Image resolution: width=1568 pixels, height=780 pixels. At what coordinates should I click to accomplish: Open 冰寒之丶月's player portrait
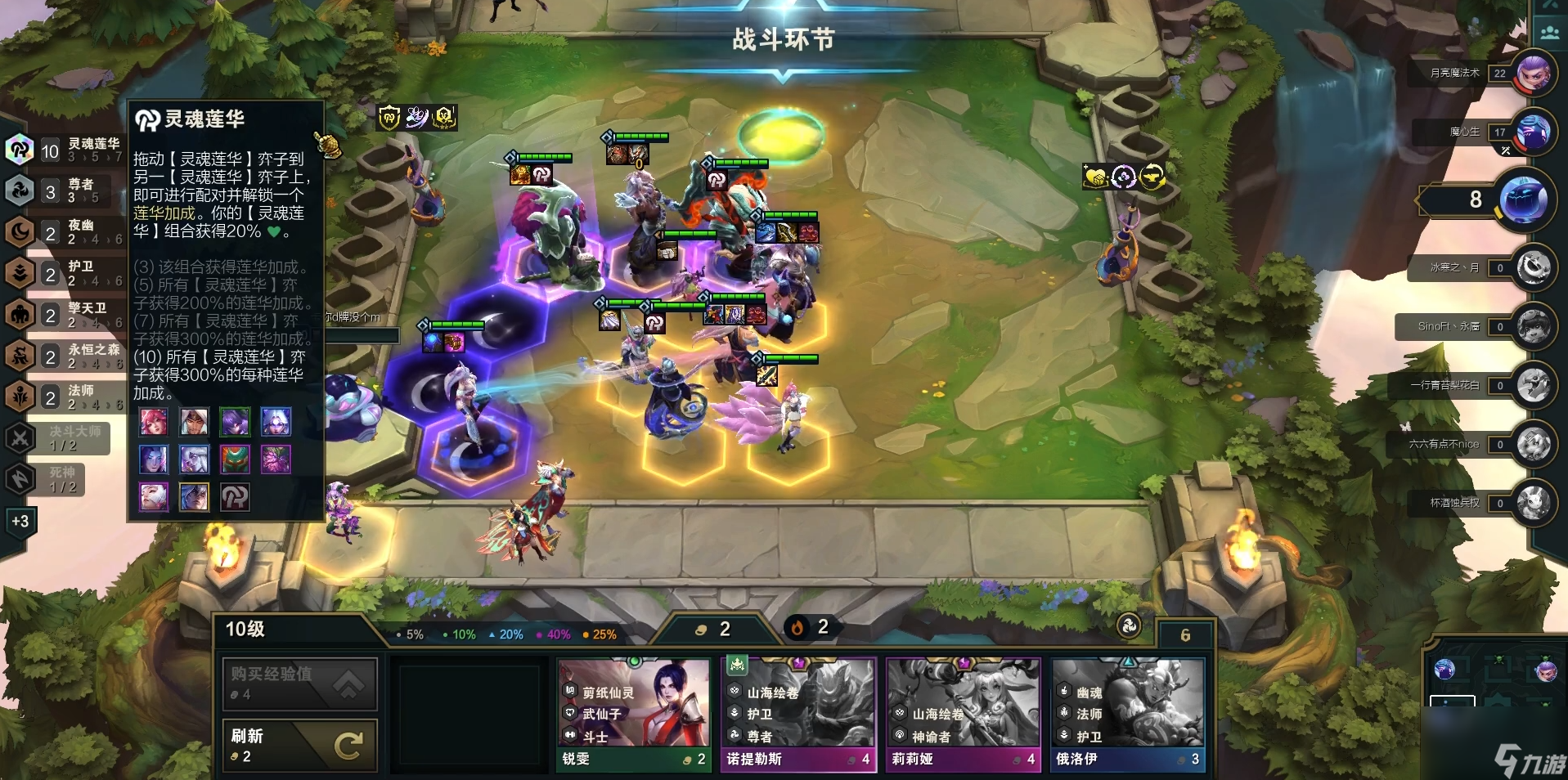pyautogui.click(x=1532, y=267)
